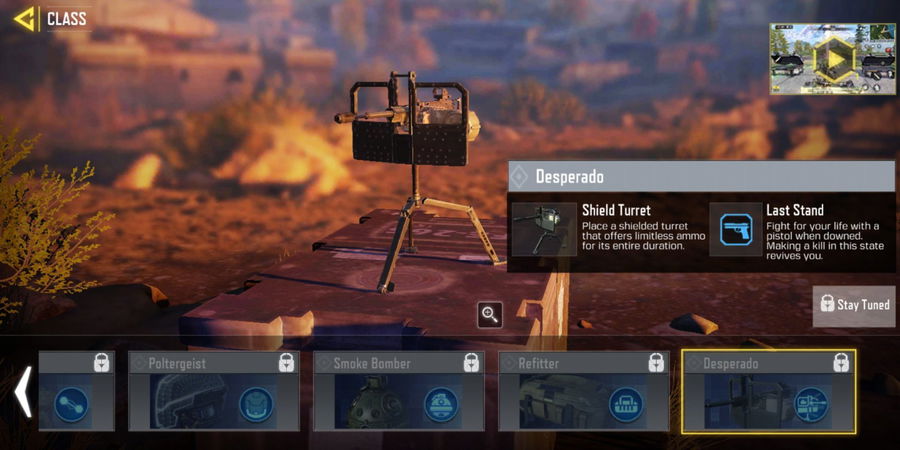Pick the Refitter class card
The width and height of the screenshot is (900, 450).
point(583,391)
